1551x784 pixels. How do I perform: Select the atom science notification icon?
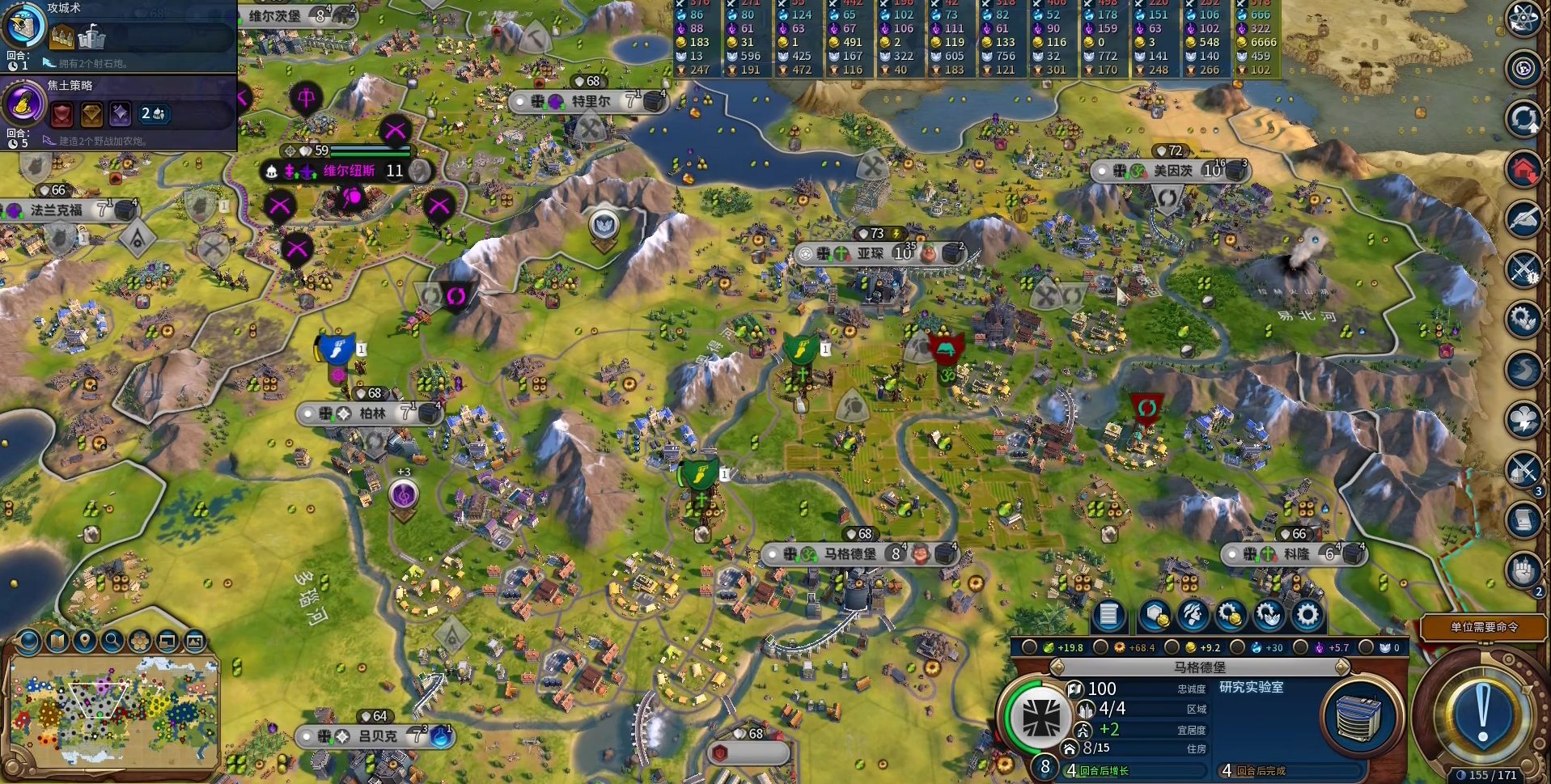[x=1523, y=19]
